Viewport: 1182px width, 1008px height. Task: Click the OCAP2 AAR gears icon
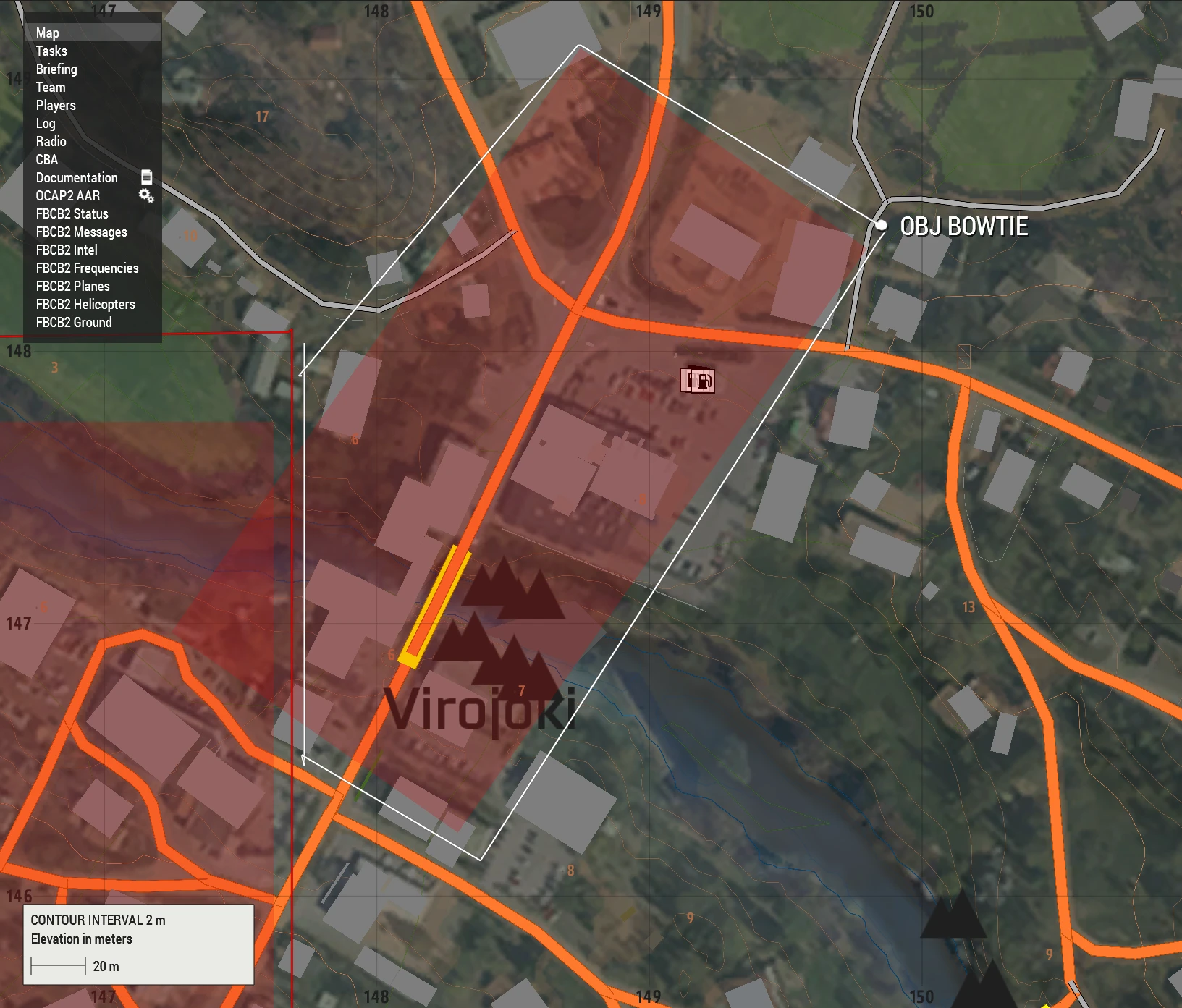[x=146, y=195]
